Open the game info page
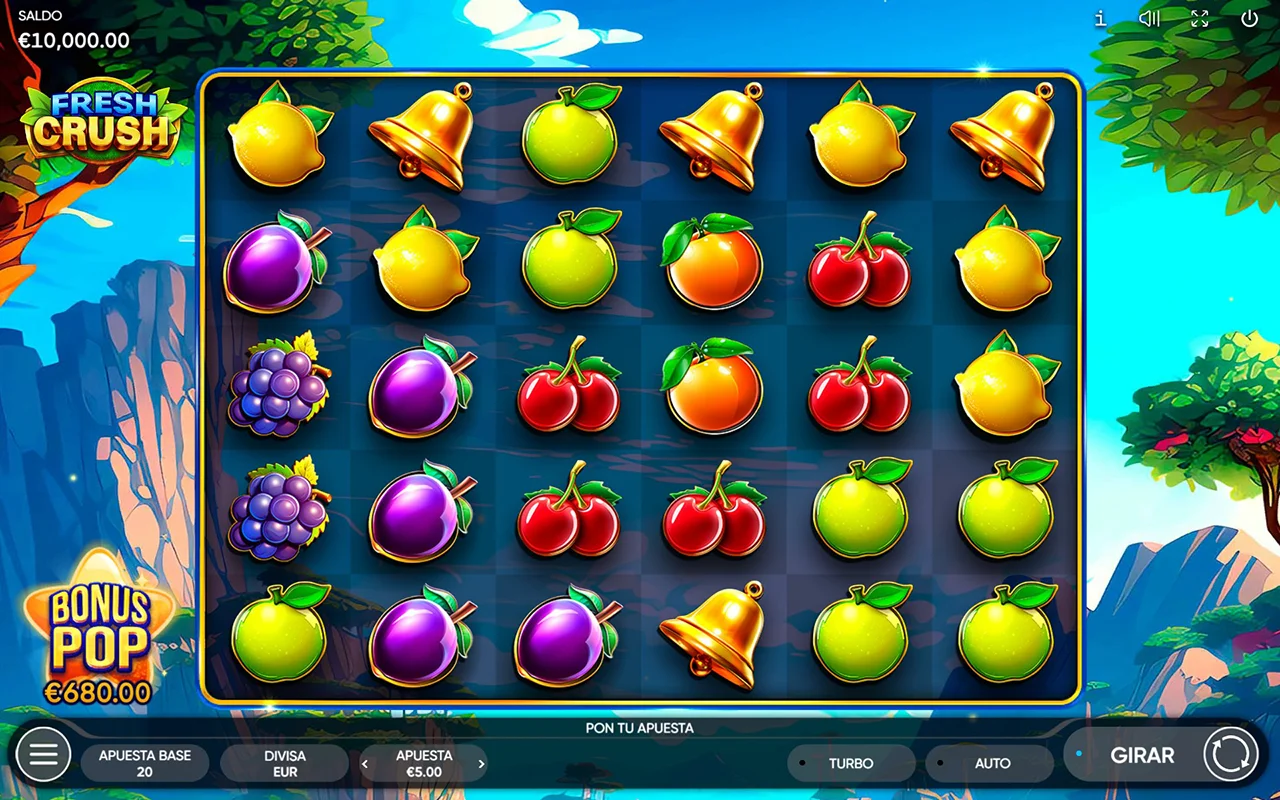Image resolution: width=1280 pixels, height=800 pixels. pos(1101,19)
